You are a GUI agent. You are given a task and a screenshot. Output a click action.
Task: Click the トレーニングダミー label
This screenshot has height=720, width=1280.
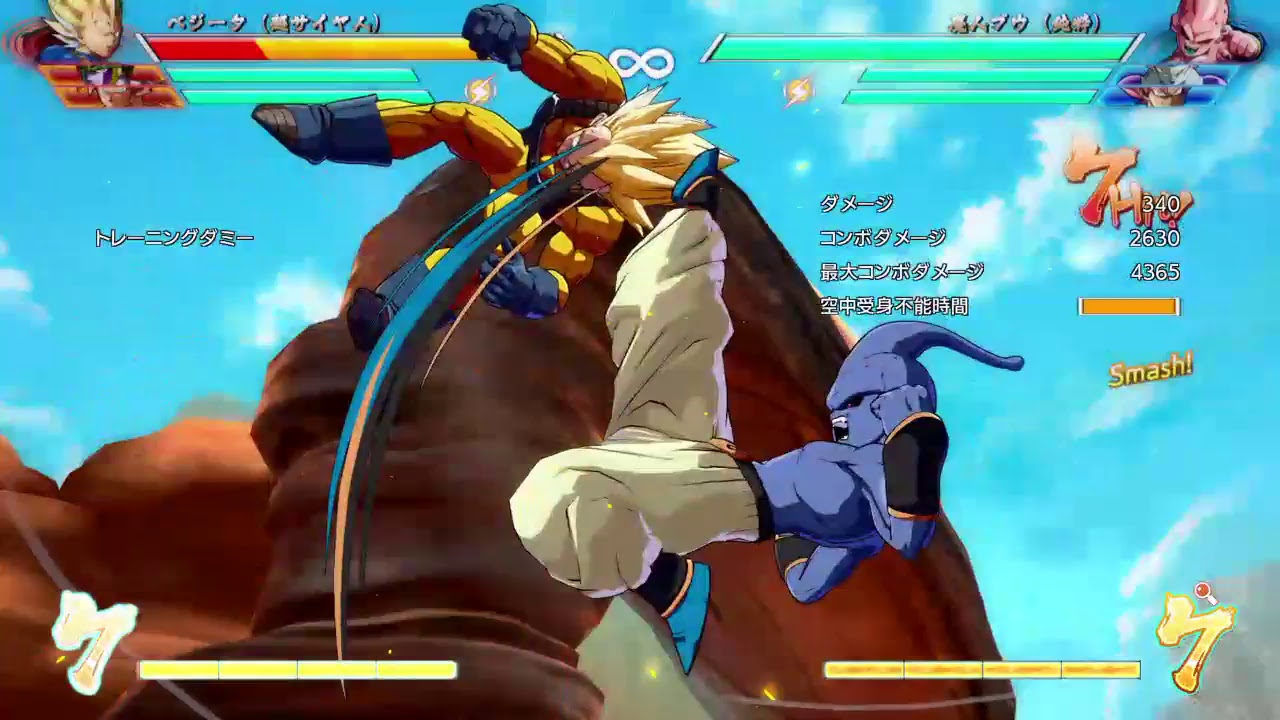(x=174, y=238)
